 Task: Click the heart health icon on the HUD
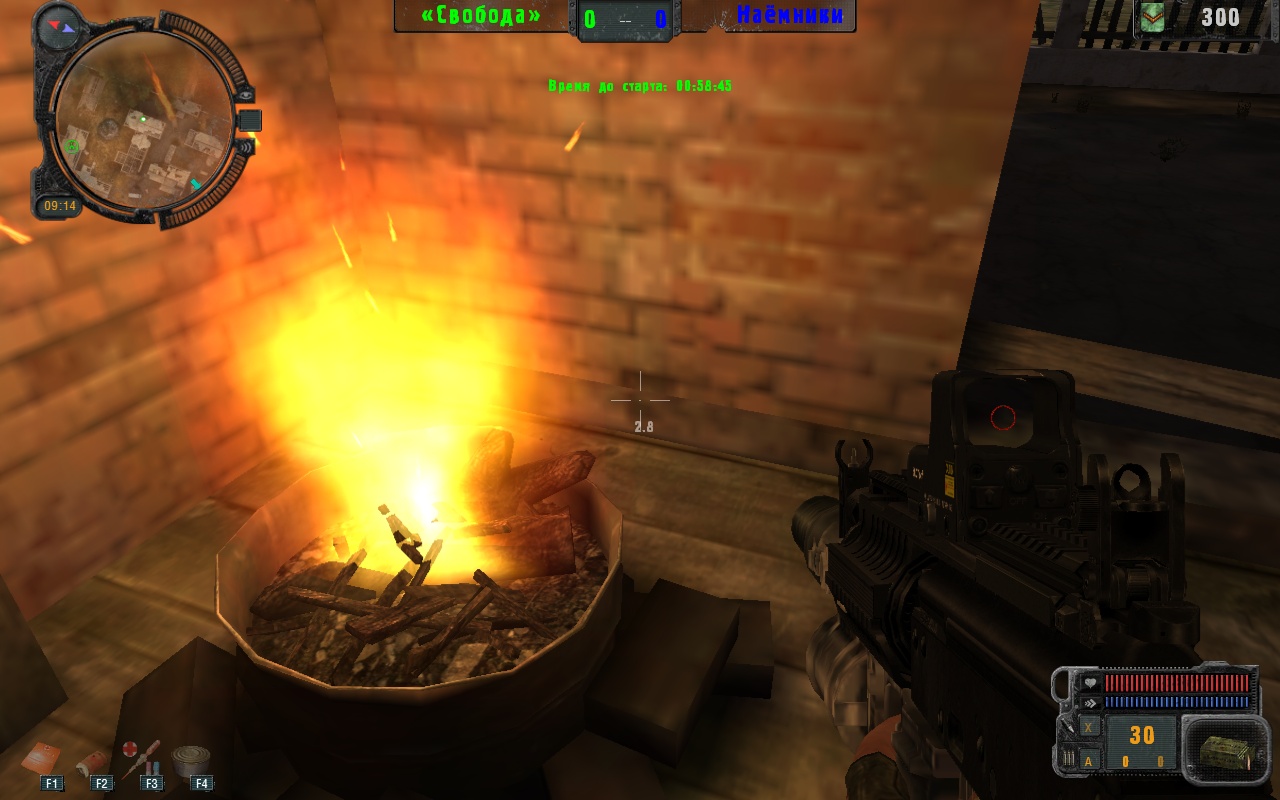pos(1090,683)
